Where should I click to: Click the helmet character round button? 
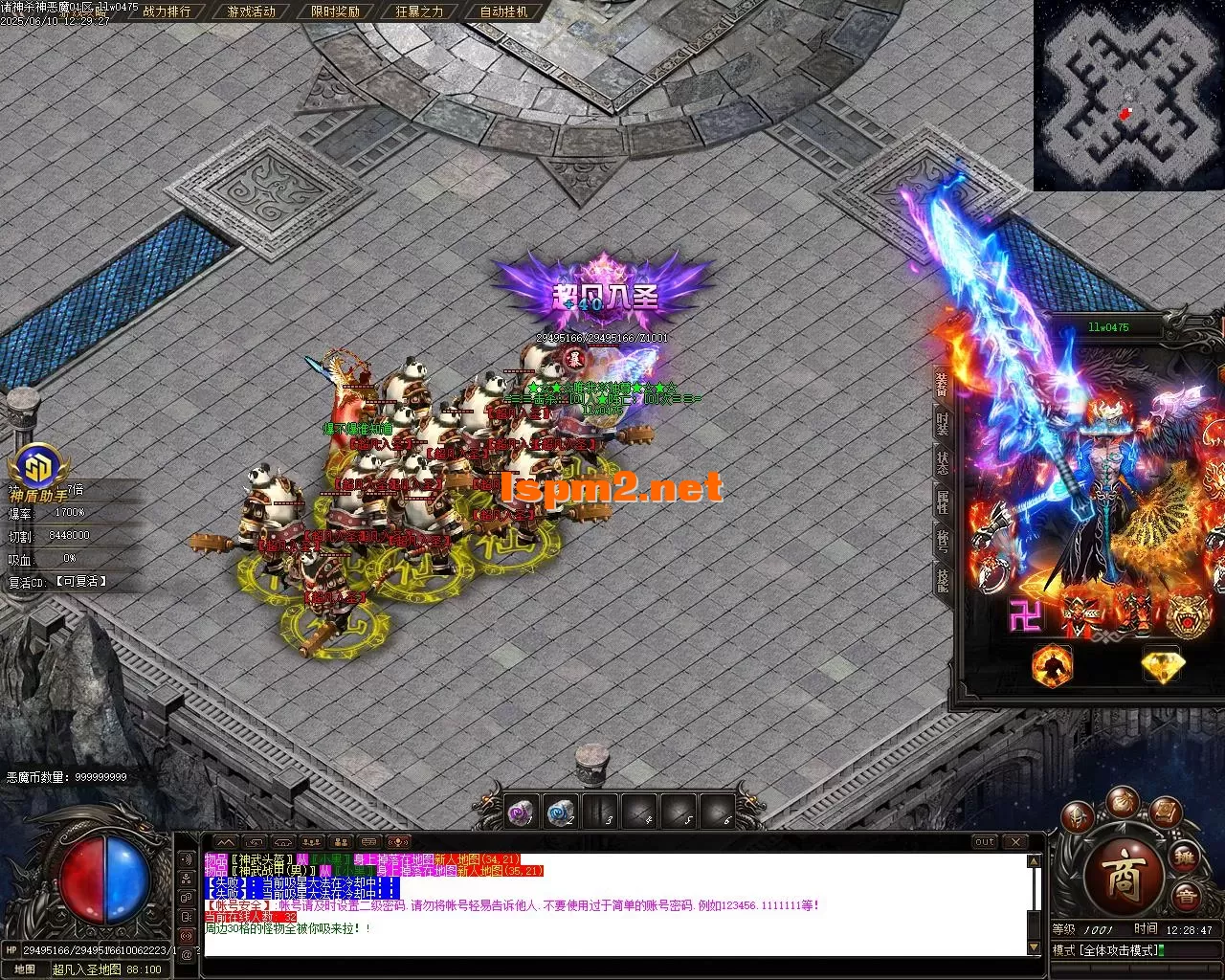coord(1080,818)
